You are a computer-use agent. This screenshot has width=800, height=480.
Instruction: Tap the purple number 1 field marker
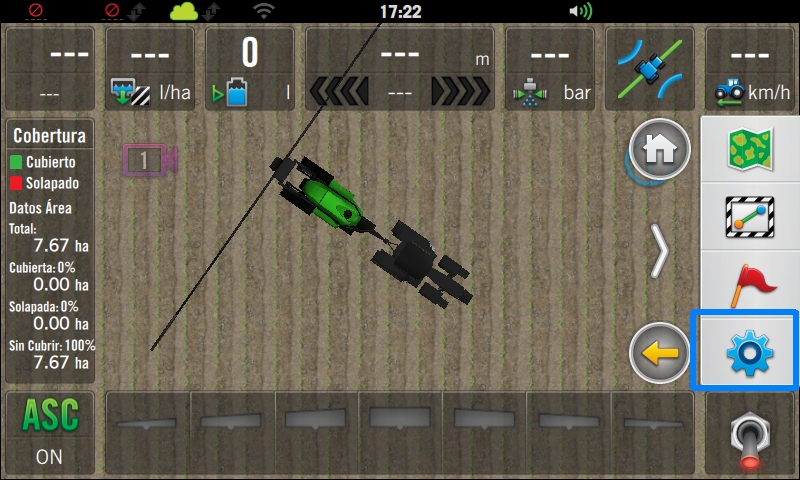147,160
